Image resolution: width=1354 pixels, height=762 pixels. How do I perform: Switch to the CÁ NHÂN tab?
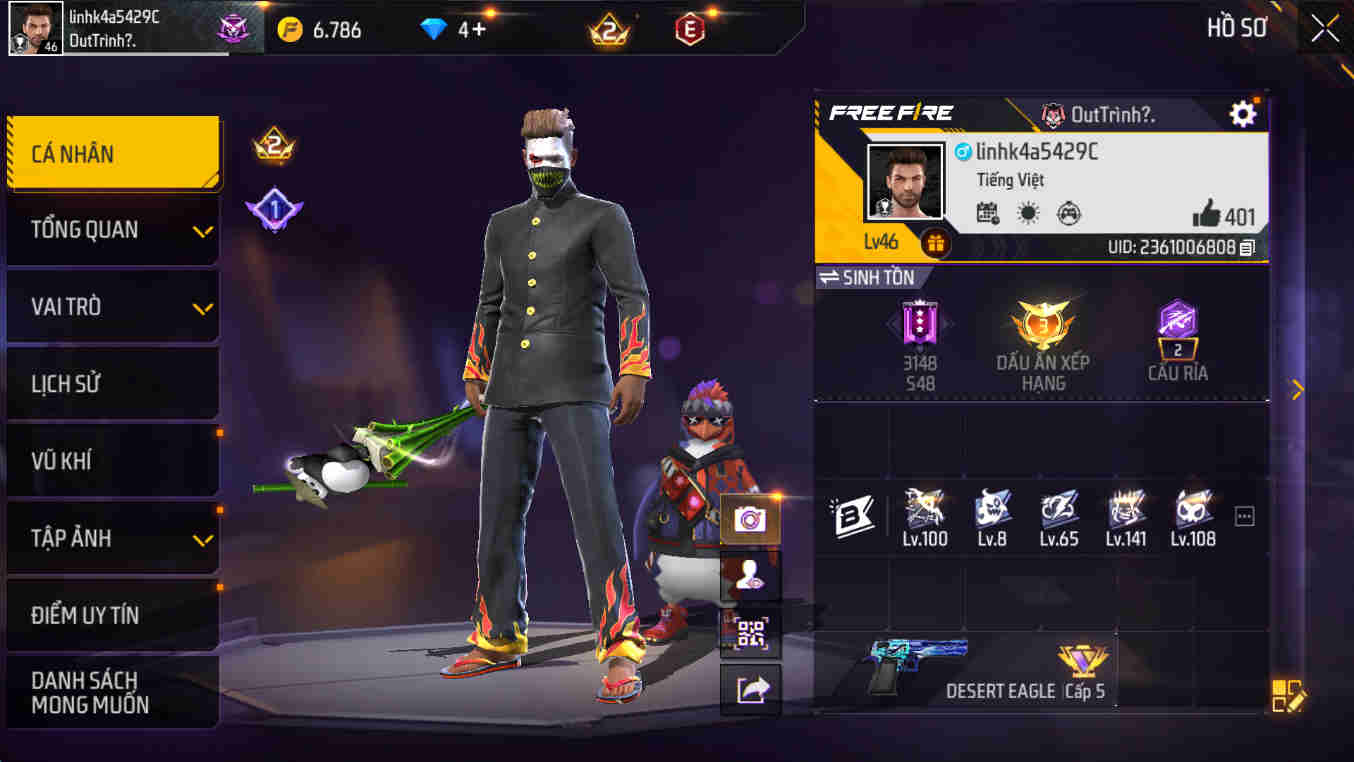[113, 152]
